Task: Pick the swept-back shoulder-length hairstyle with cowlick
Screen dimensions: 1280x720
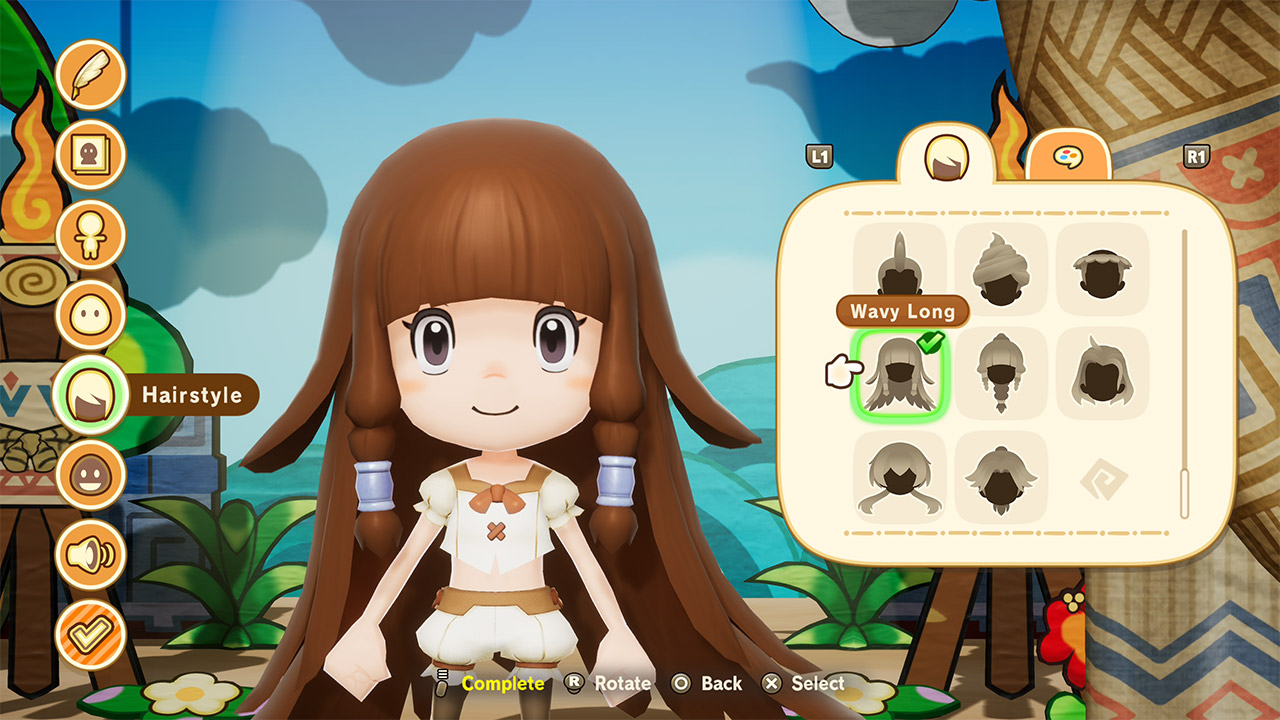Action: point(1102,373)
